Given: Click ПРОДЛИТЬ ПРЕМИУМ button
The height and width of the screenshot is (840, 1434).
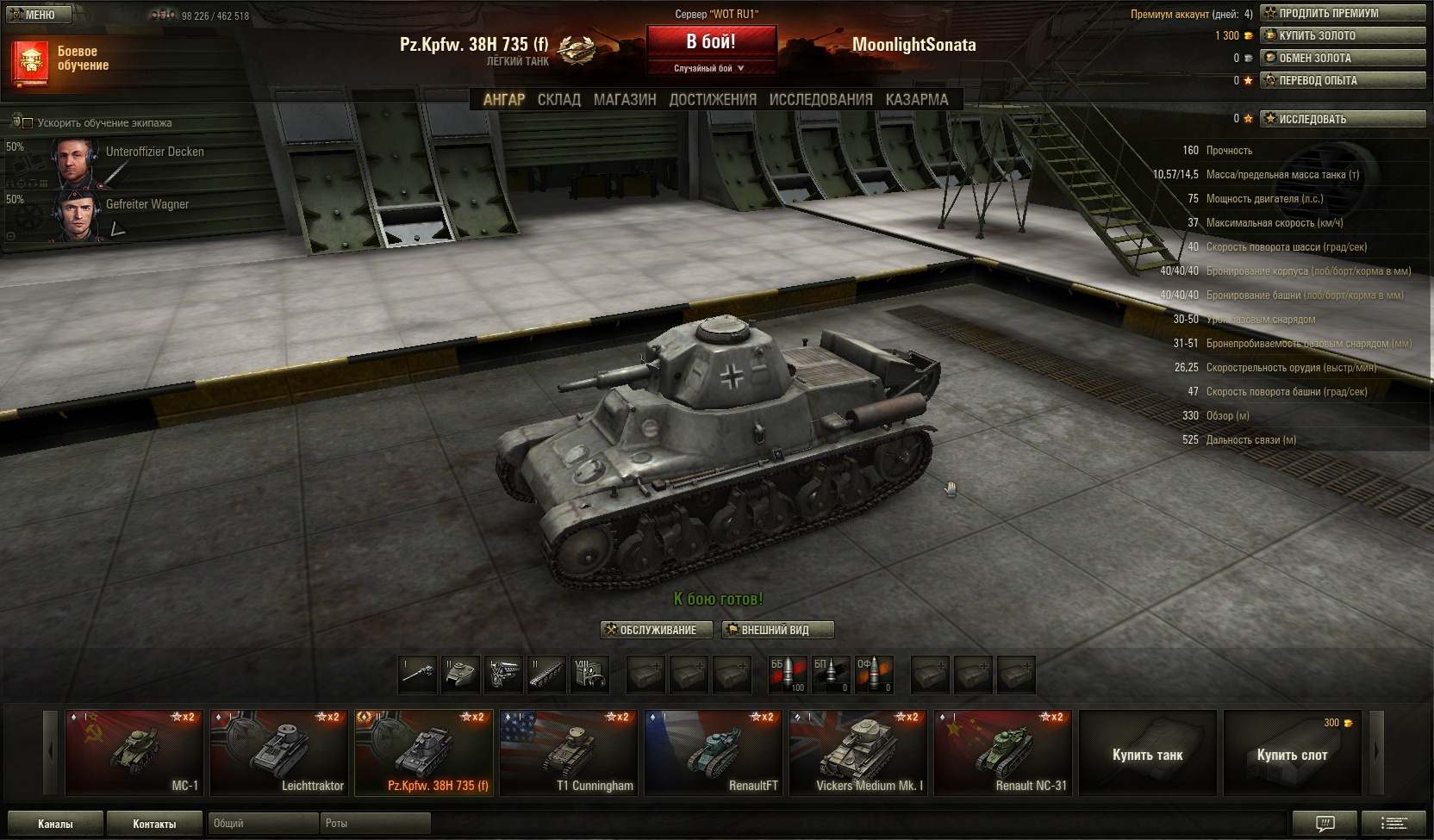Looking at the screenshot, I should pyautogui.click(x=1342, y=13).
